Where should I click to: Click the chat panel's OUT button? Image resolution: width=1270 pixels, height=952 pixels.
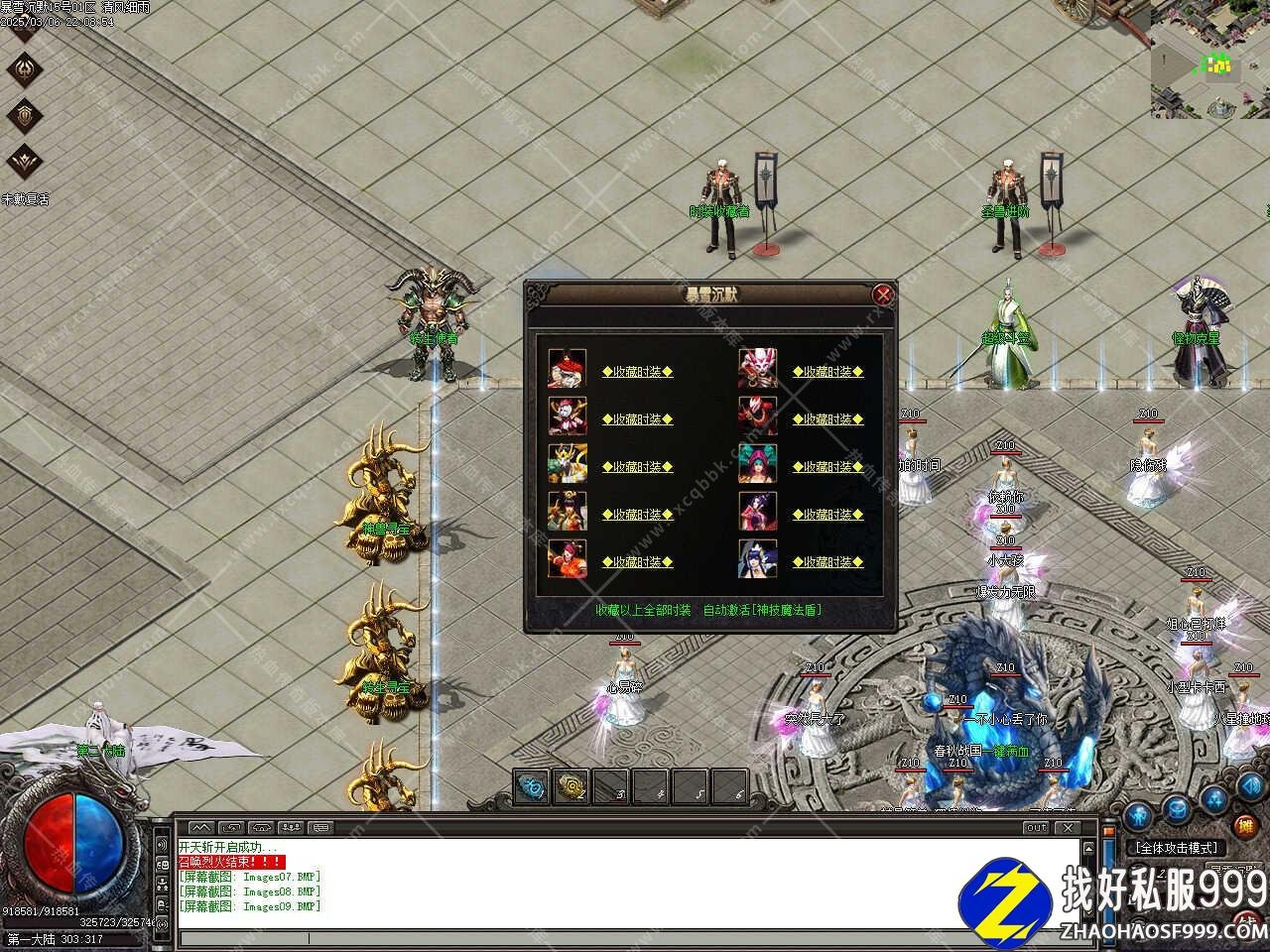tap(1036, 827)
